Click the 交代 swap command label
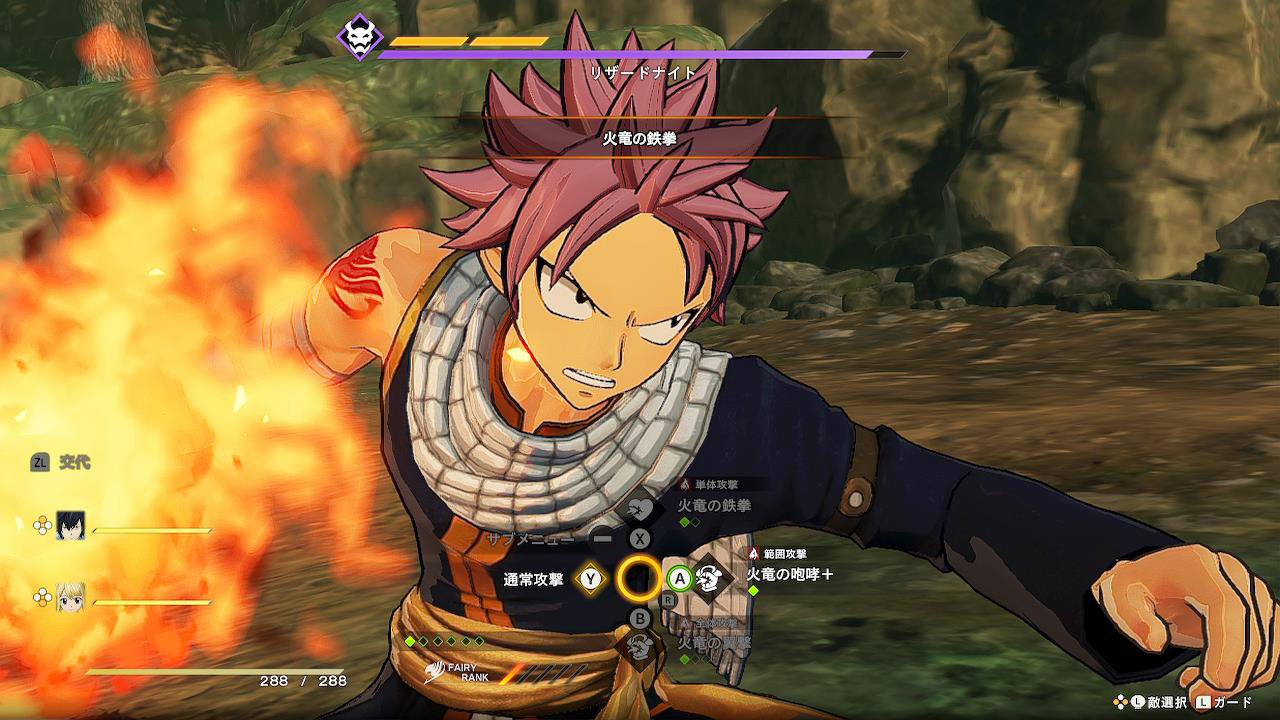 [x=74, y=462]
